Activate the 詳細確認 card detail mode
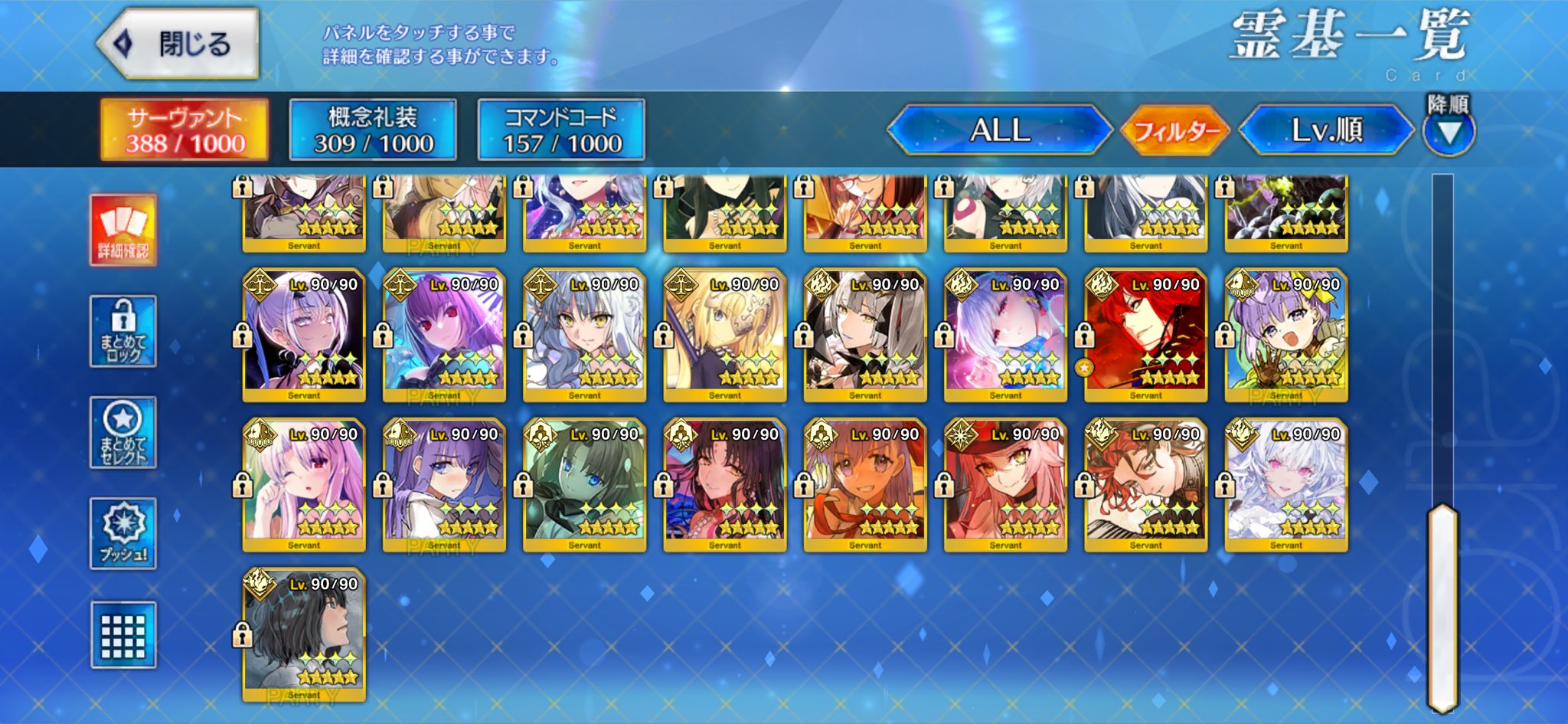 (123, 230)
